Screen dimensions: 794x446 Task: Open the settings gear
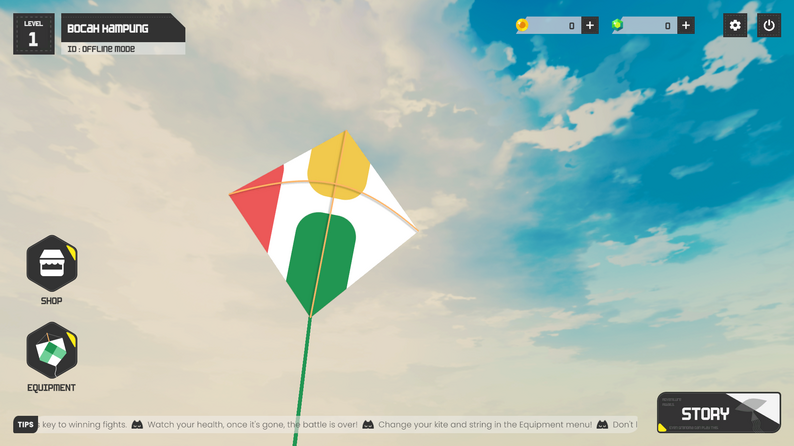[735, 25]
